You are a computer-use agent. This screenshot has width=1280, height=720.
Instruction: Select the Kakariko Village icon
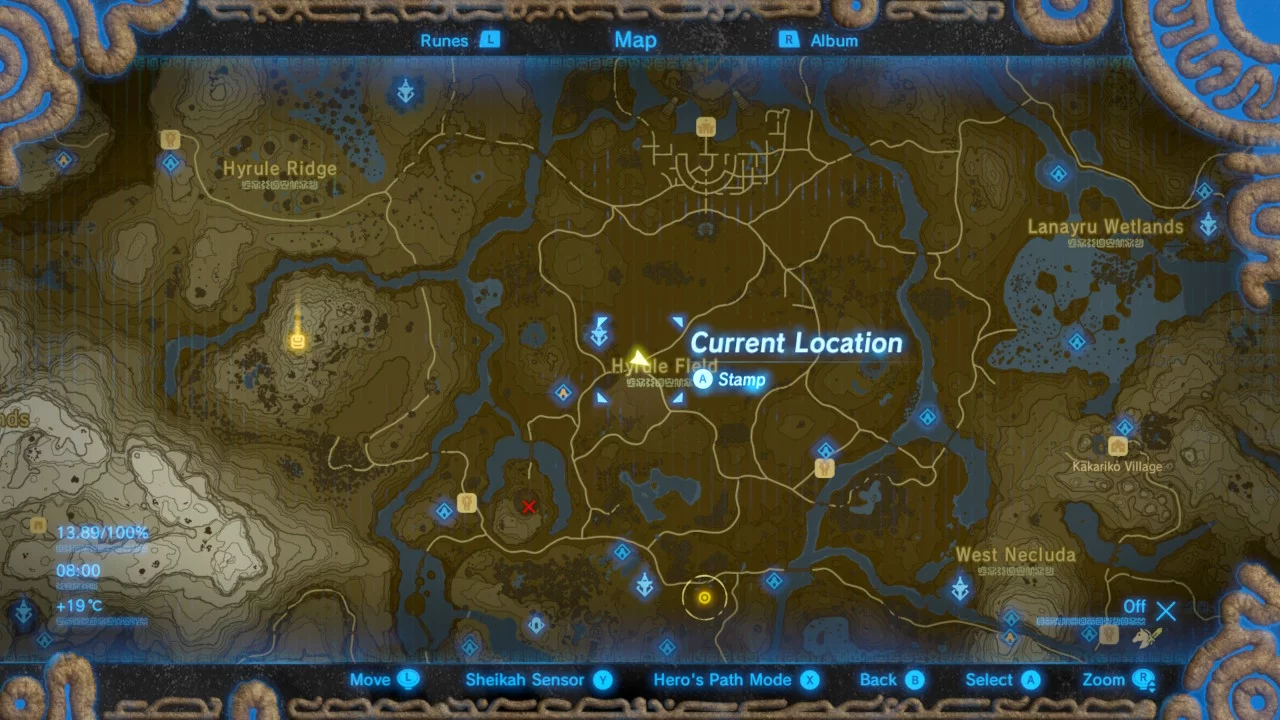click(1117, 445)
